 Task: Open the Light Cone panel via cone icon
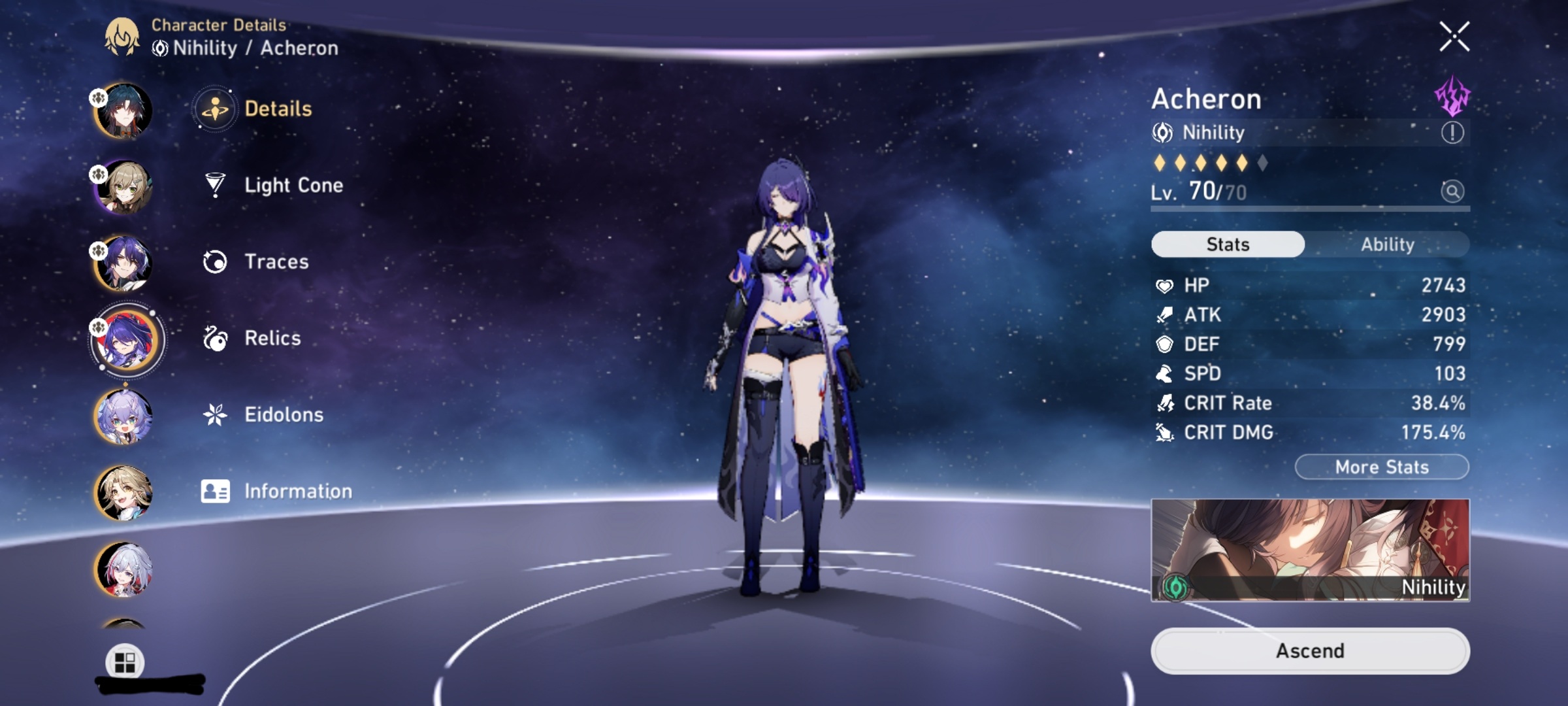(214, 185)
